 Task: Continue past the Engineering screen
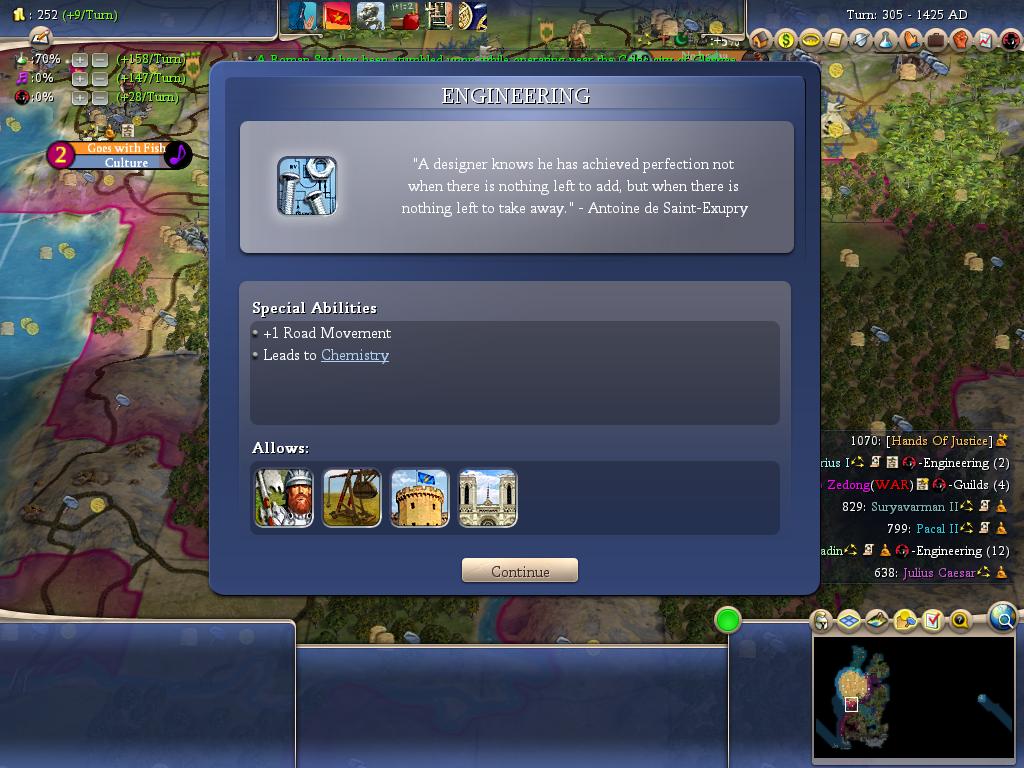[x=520, y=571]
